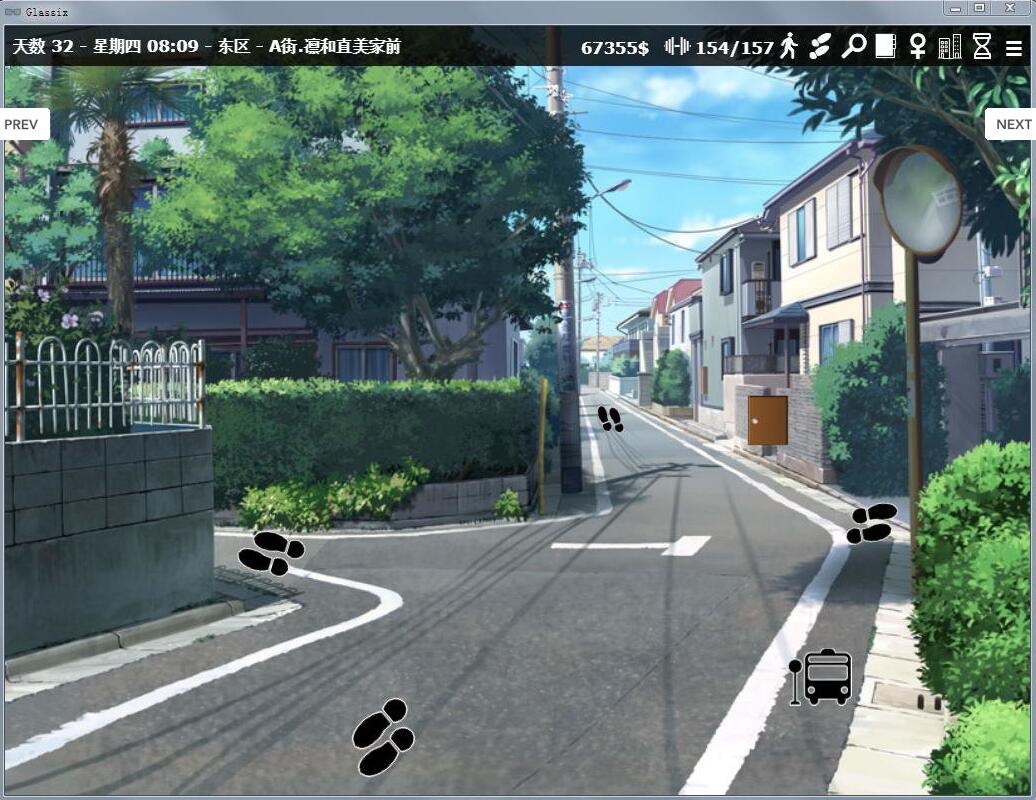Open the notebook journal icon
This screenshot has height=800, width=1036.
coord(885,46)
